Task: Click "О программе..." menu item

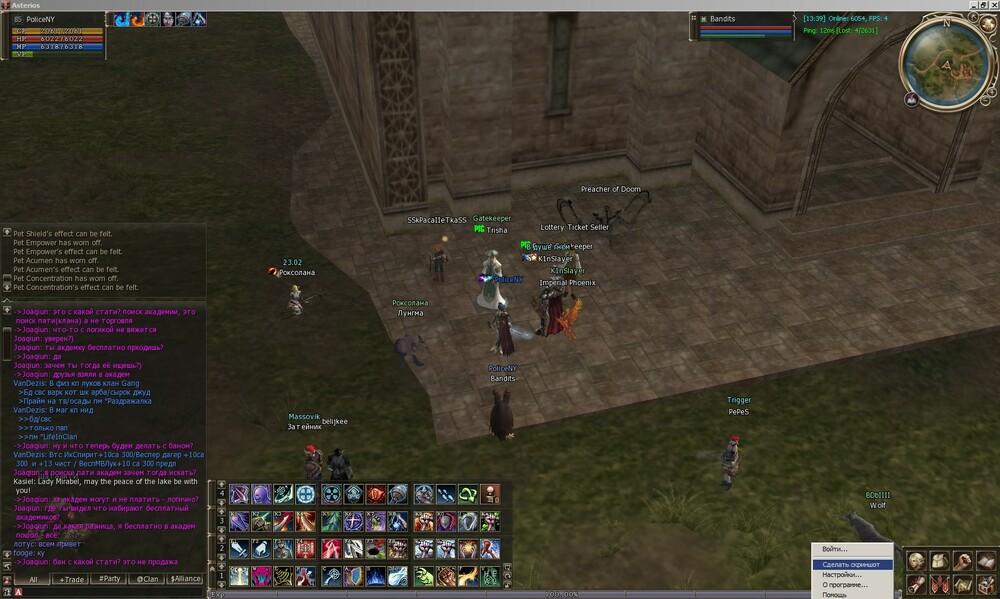Action: [844, 585]
